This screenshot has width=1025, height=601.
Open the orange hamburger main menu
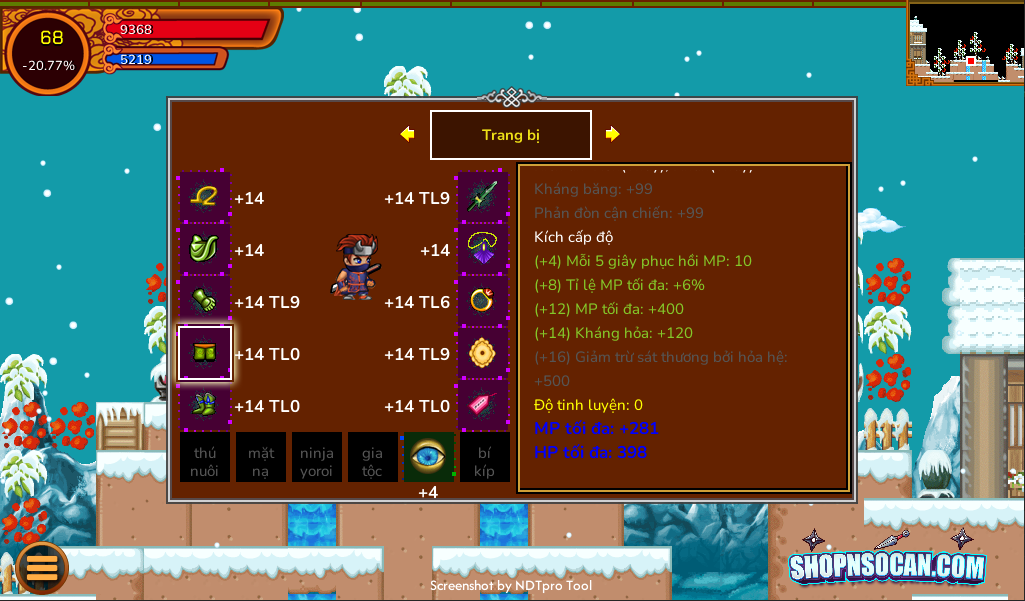click(x=42, y=566)
